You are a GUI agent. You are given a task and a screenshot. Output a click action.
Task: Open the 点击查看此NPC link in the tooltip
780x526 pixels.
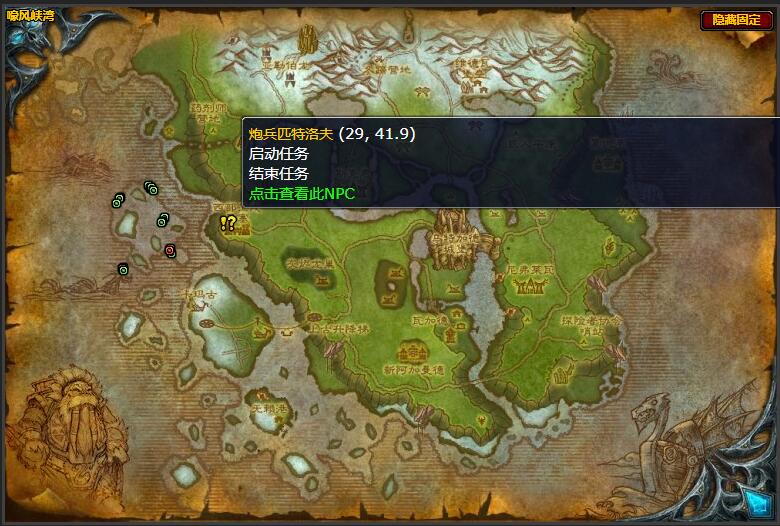coord(302,193)
